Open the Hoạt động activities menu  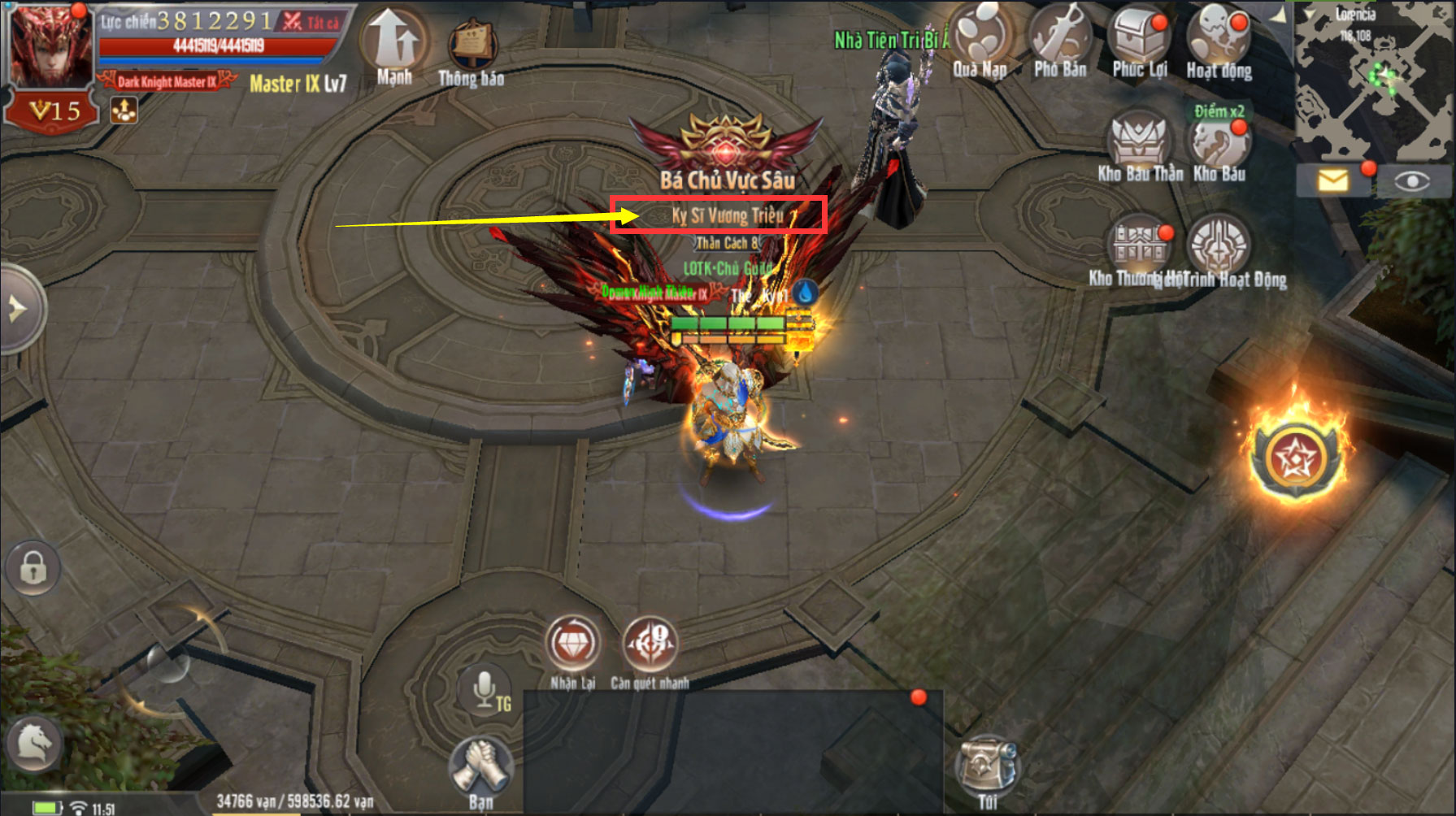pyautogui.click(x=1218, y=42)
